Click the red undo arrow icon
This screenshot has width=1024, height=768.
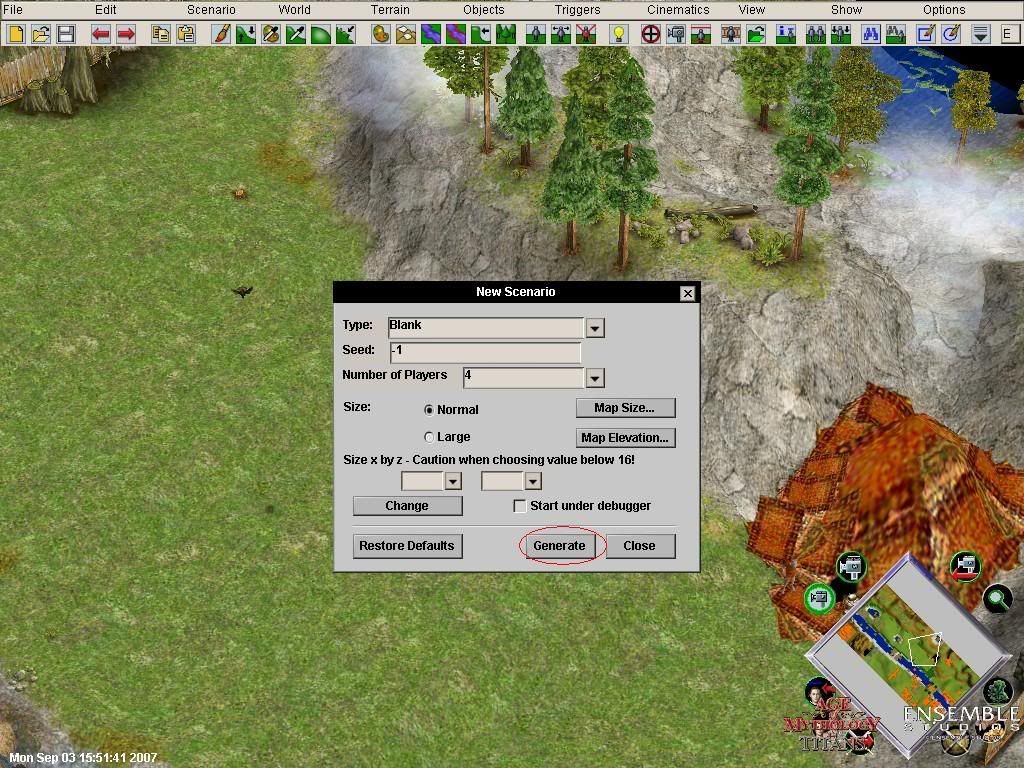coord(101,34)
